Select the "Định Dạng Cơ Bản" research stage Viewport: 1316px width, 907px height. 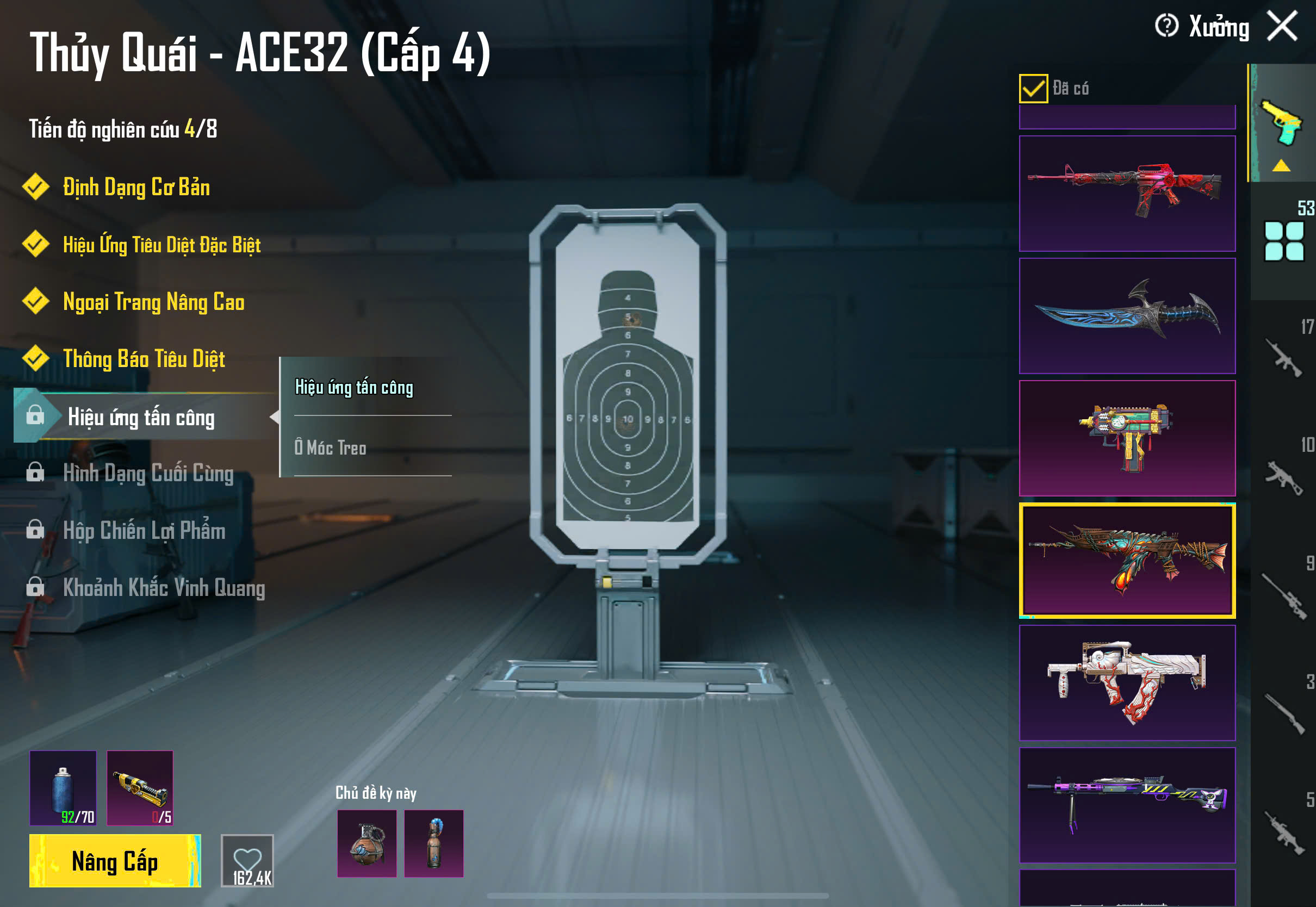pos(136,188)
